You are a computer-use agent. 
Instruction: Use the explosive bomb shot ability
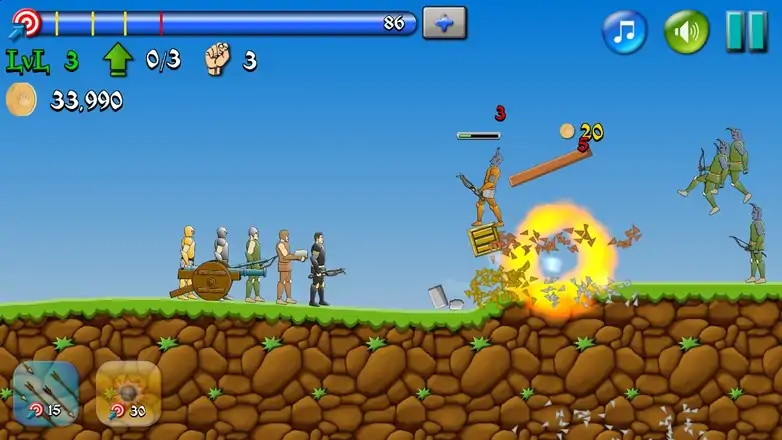coord(128,393)
